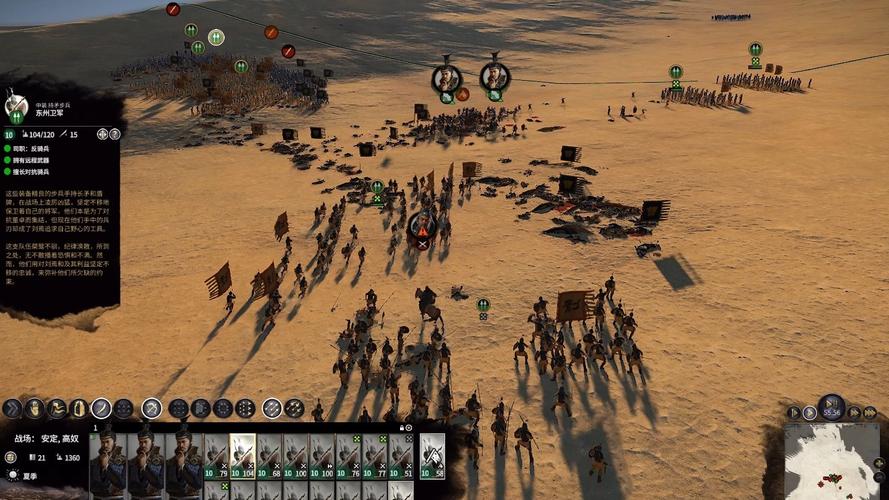Set battle speed to double-arrow fast forward

853,412
